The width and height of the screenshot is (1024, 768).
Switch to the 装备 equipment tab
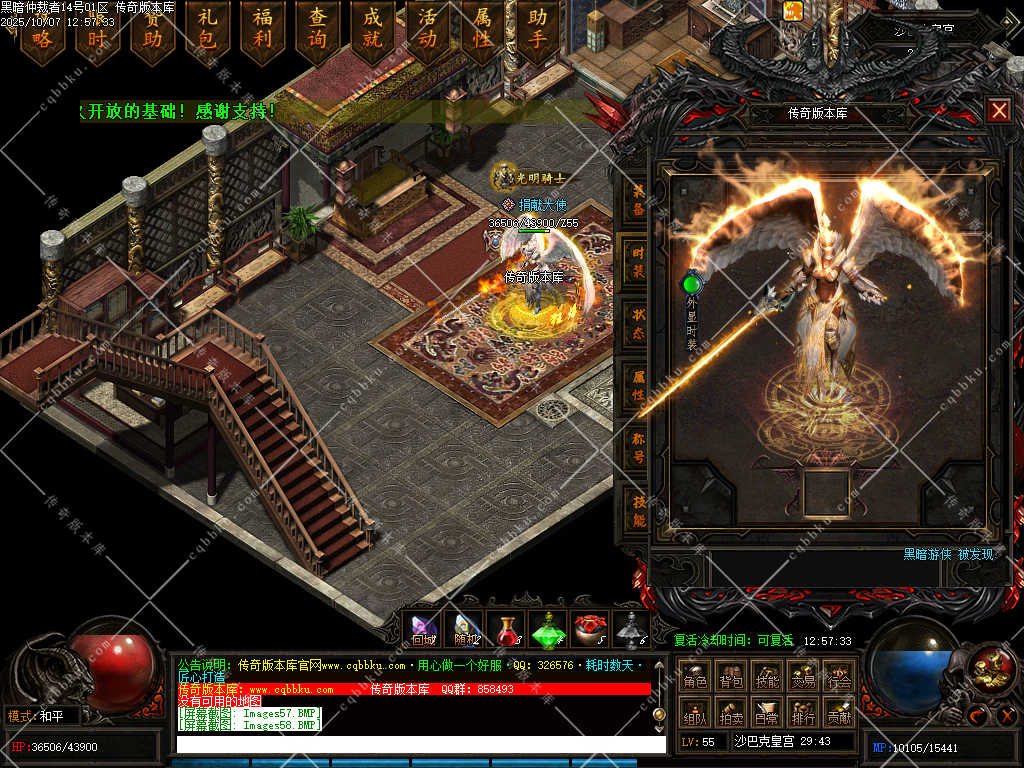pyautogui.click(x=637, y=200)
